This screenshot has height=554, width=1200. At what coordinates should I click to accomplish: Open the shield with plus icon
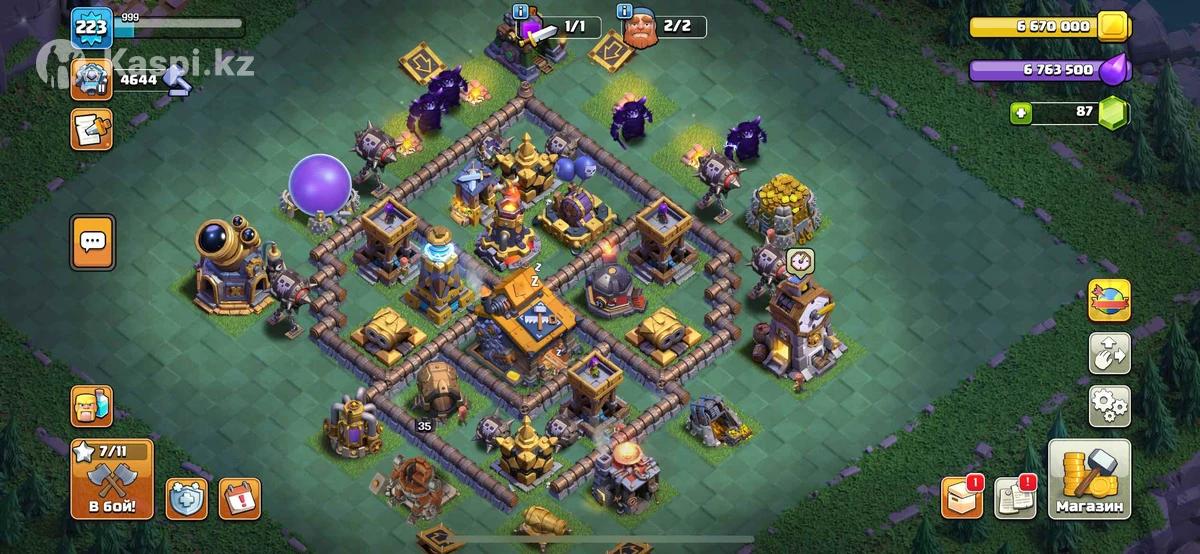[x=187, y=498]
